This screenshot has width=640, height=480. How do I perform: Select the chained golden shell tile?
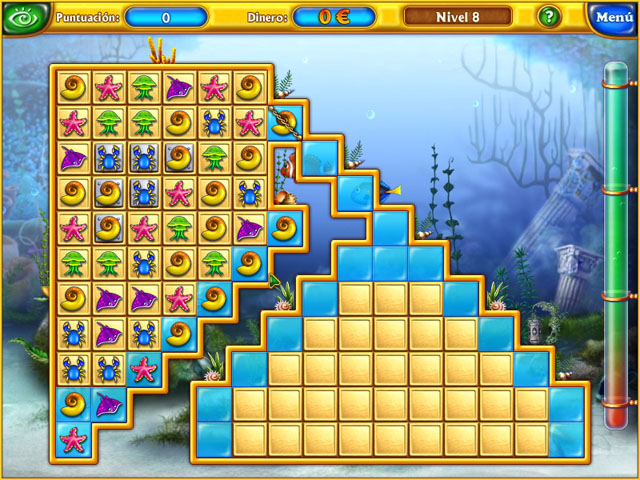click(x=283, y=123)
